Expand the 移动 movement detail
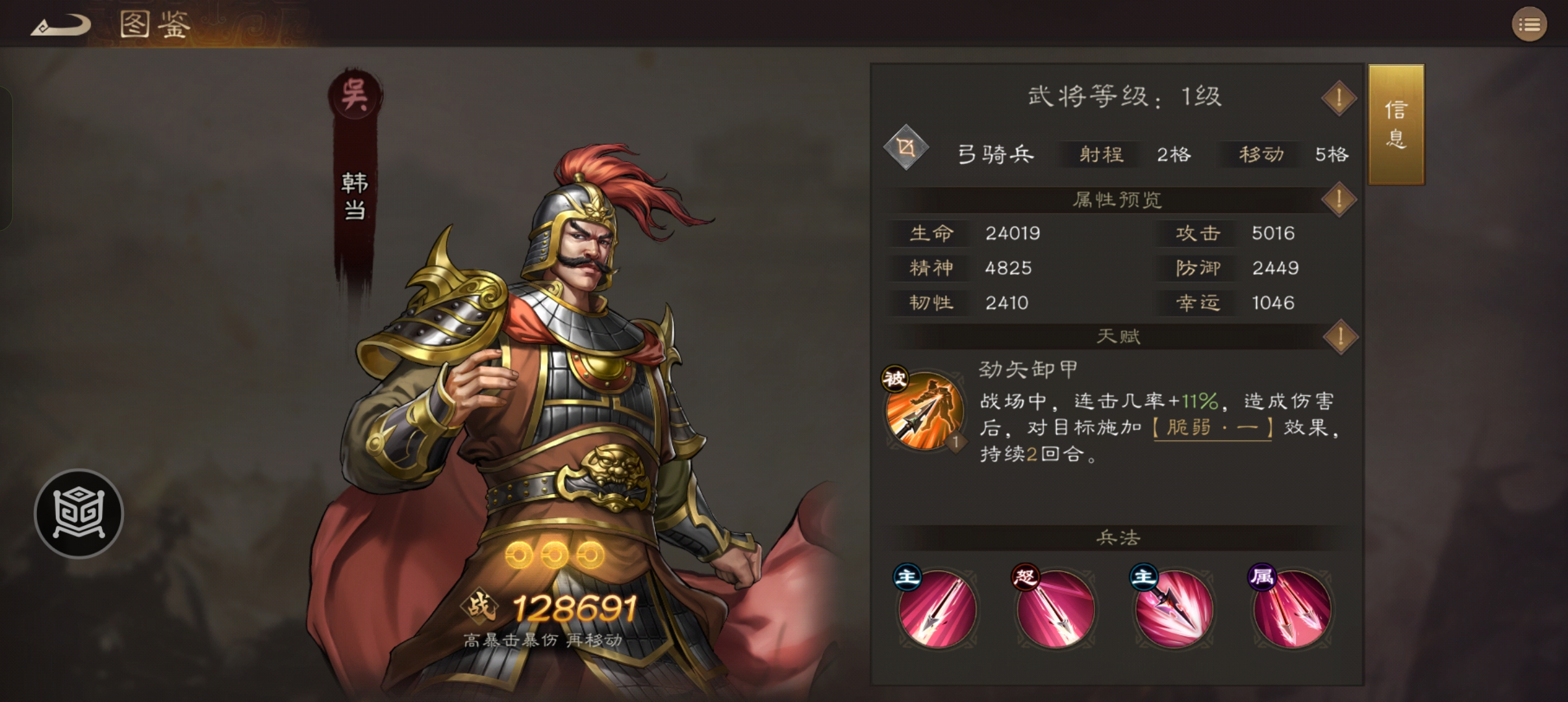The image size is (1568, 702). coord(1259,155)
